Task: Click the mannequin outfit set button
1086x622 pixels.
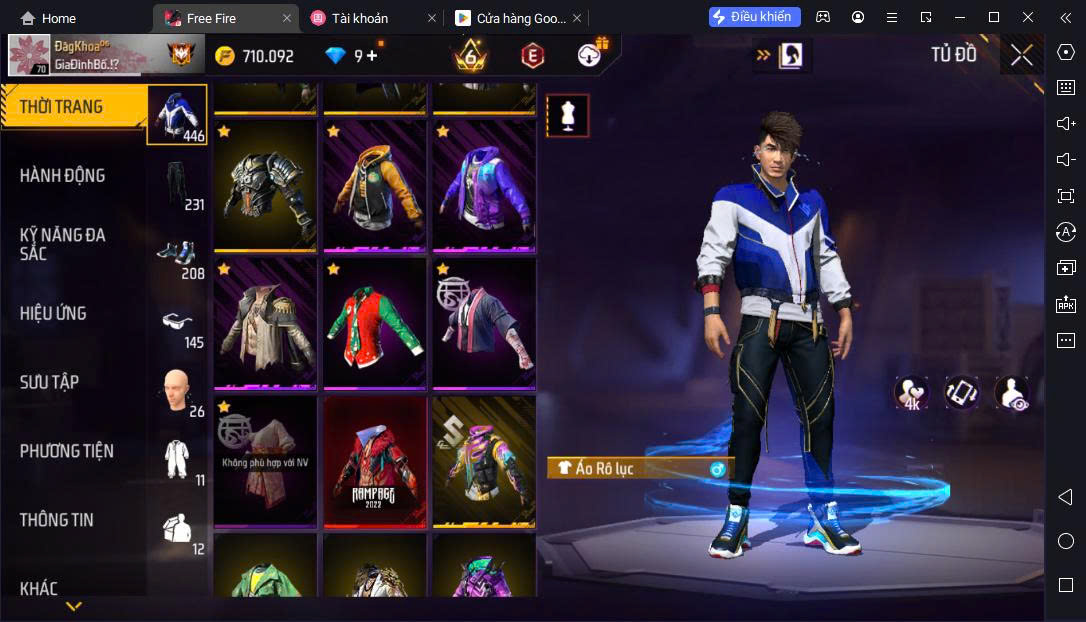Action: [567, 116]
